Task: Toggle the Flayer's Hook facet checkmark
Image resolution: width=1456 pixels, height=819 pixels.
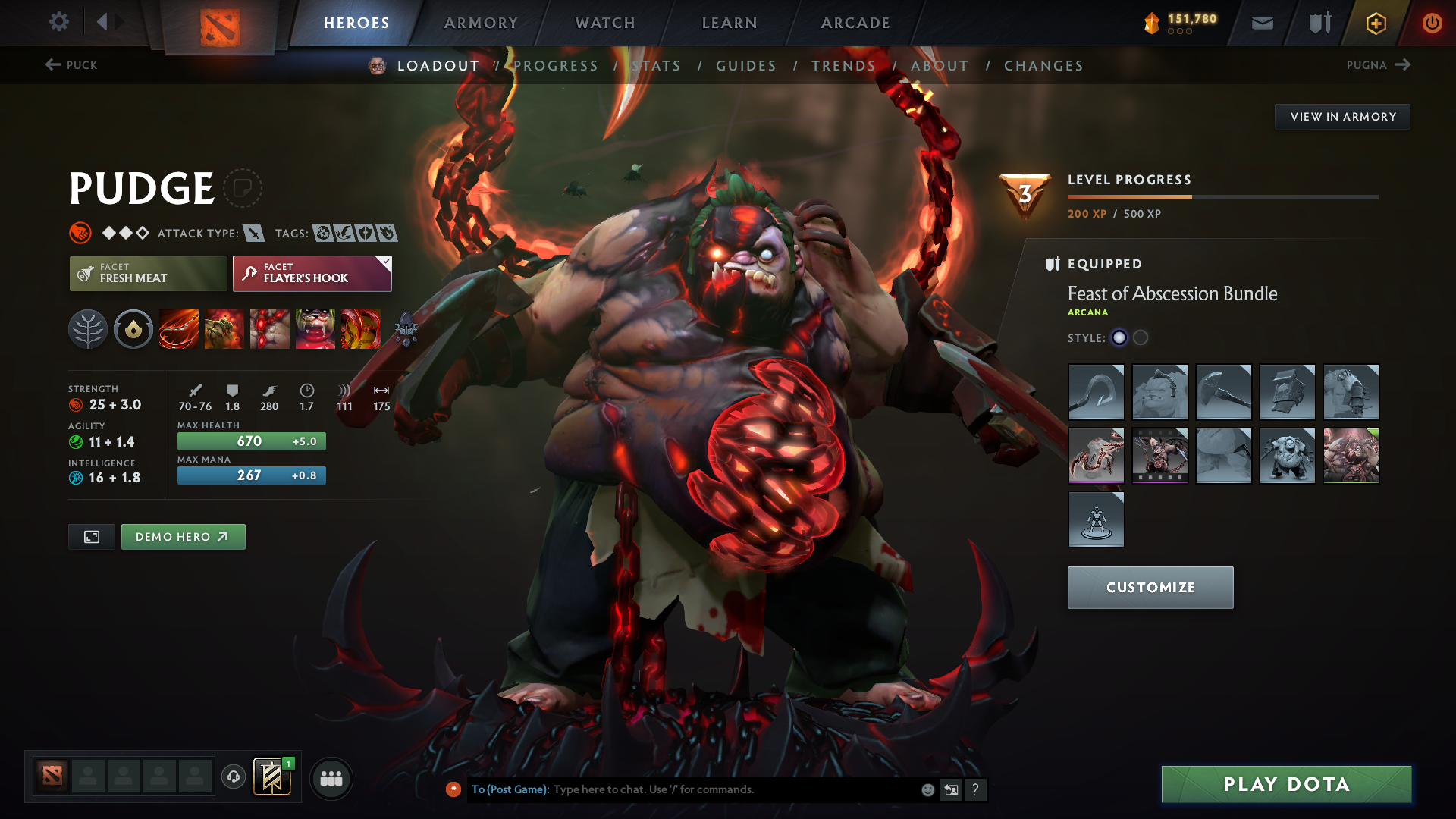Action: tap(385, 262)
